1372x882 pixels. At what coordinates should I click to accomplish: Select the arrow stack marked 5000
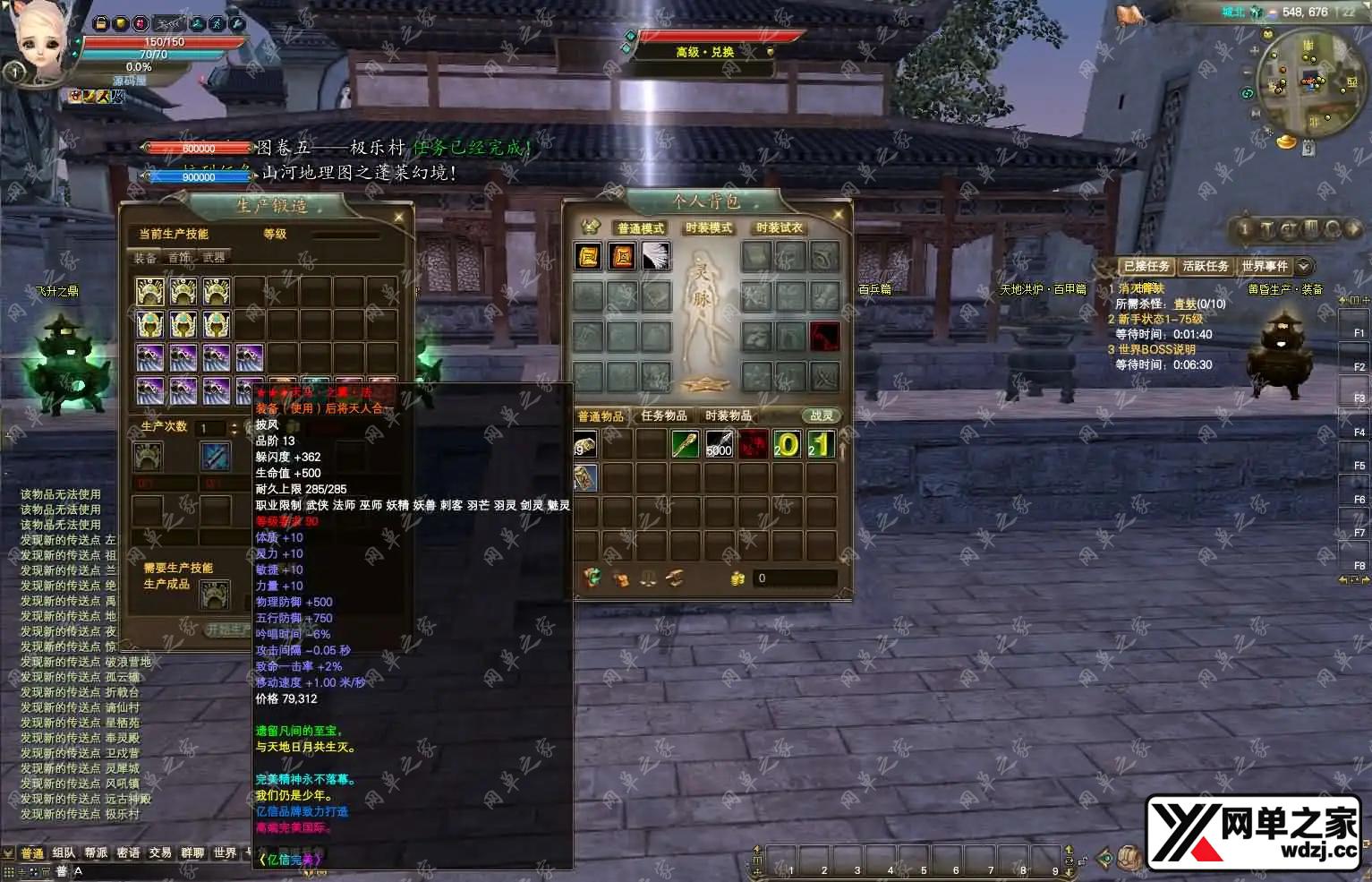tap(719, 444)
